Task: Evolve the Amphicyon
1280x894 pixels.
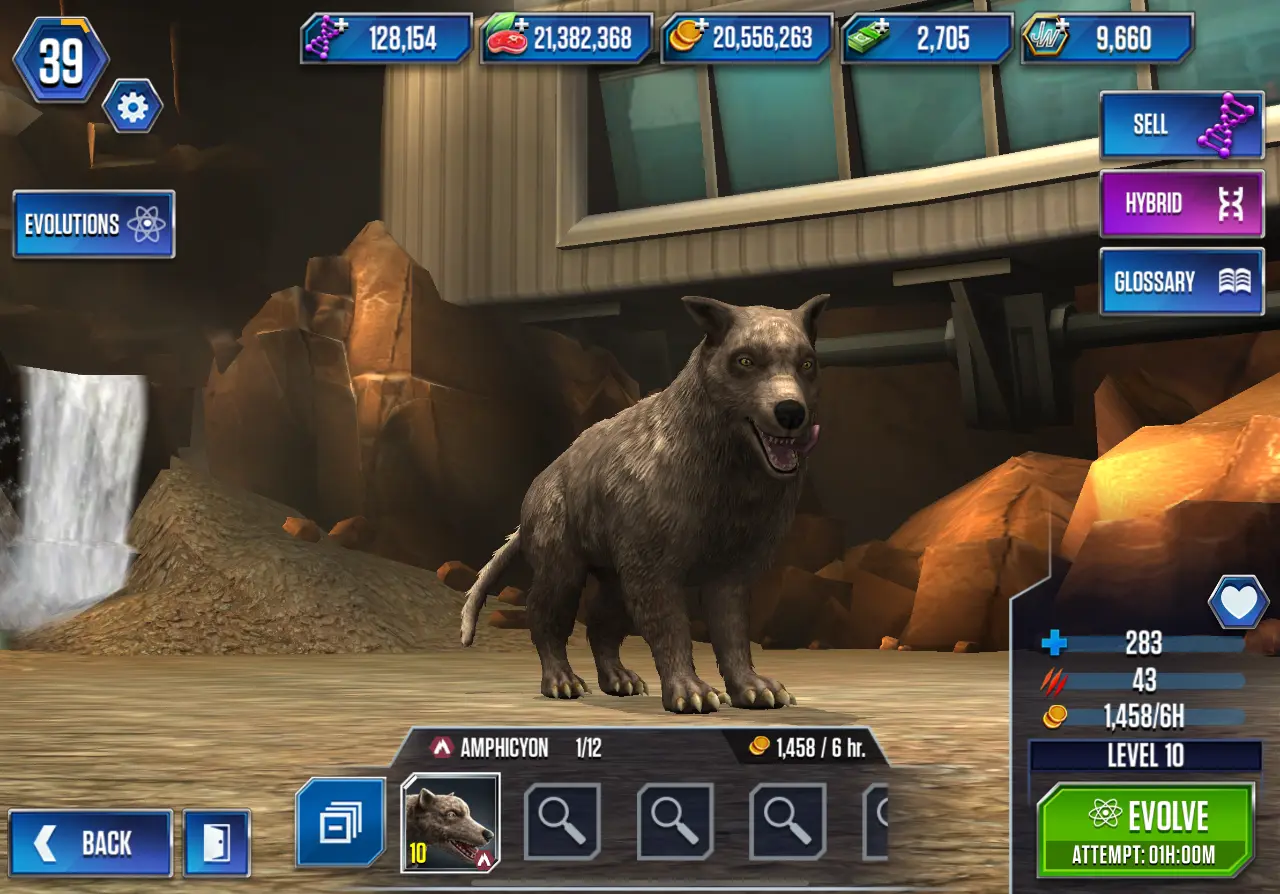Action: (1145, 829)
